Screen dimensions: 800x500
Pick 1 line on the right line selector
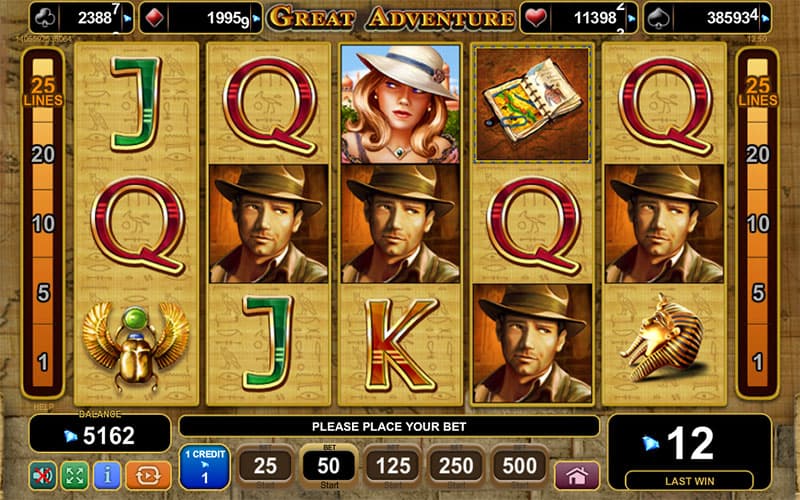(757, 362)
